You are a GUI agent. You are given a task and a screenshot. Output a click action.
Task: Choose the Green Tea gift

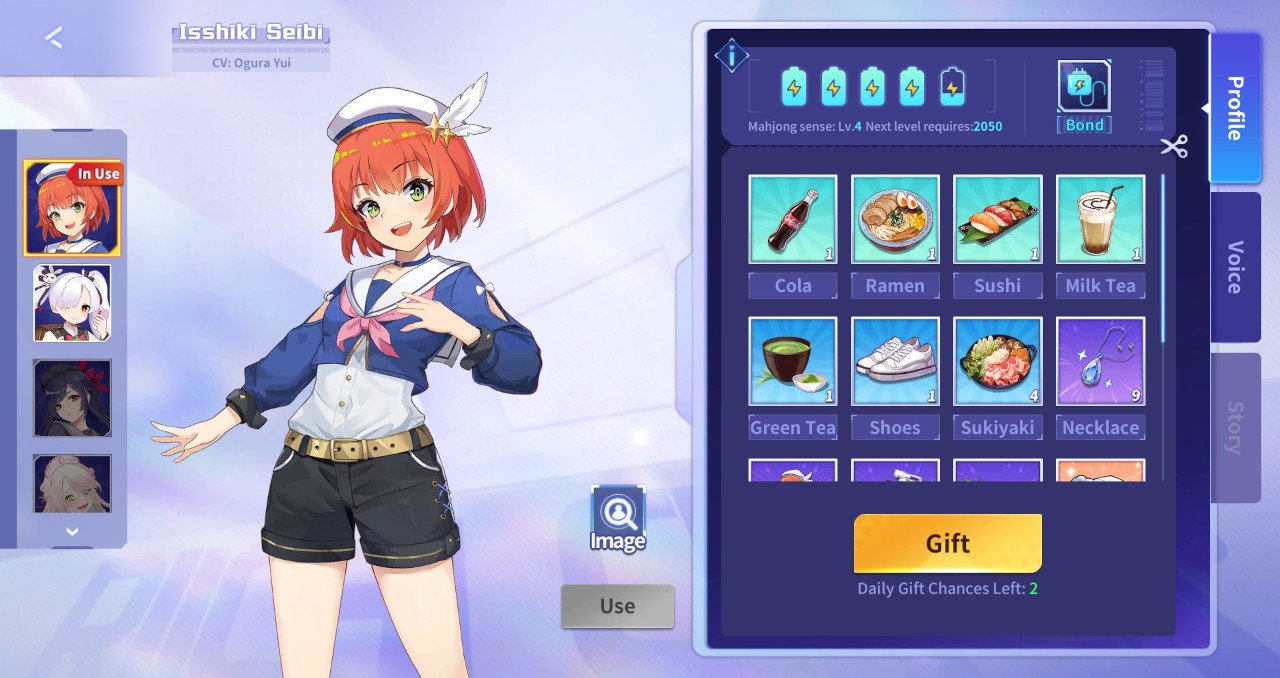pos(793,362)
